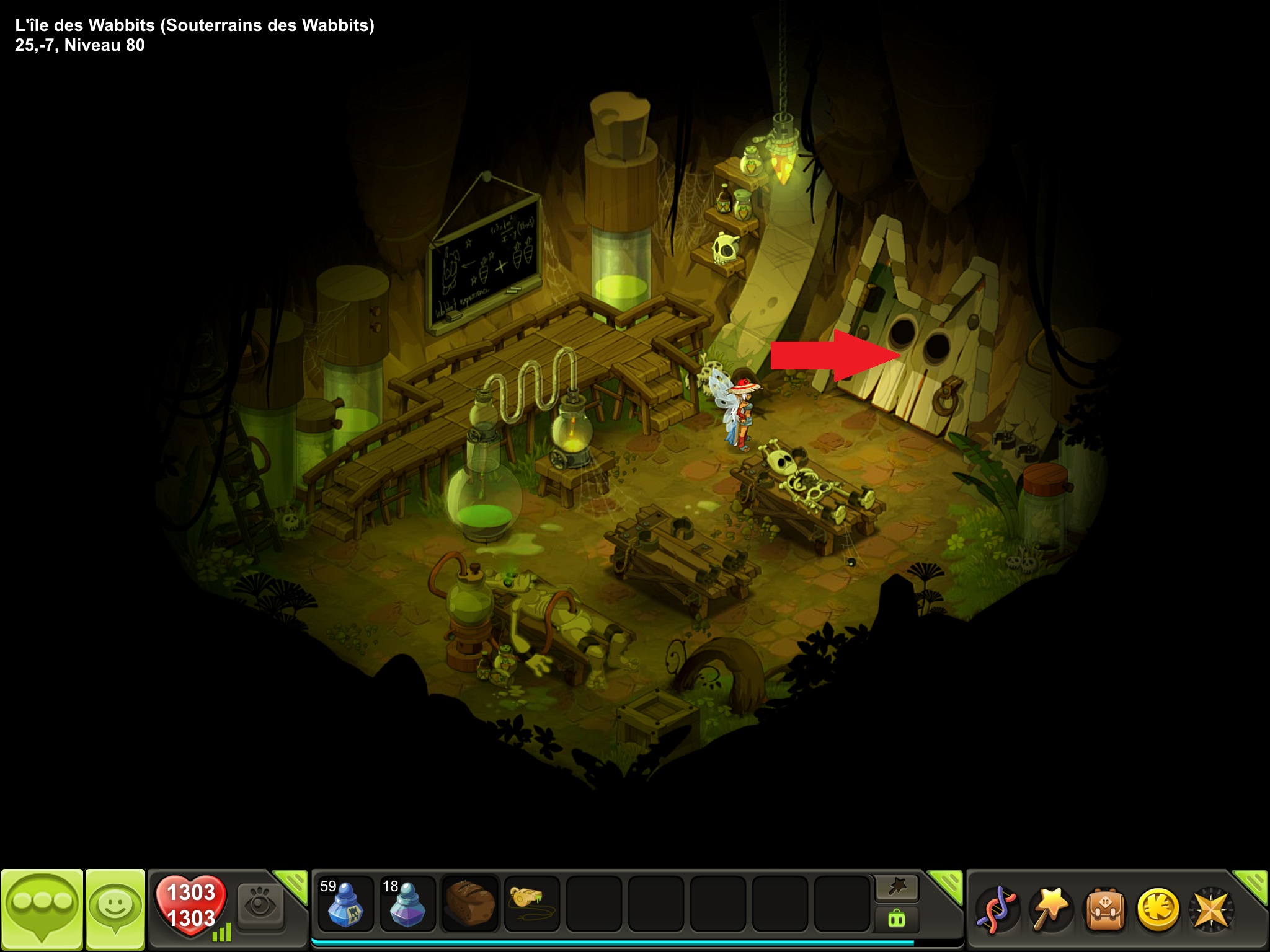
Task: Open the DNA helix characteristics menu
Action: [x=997, y=910]
